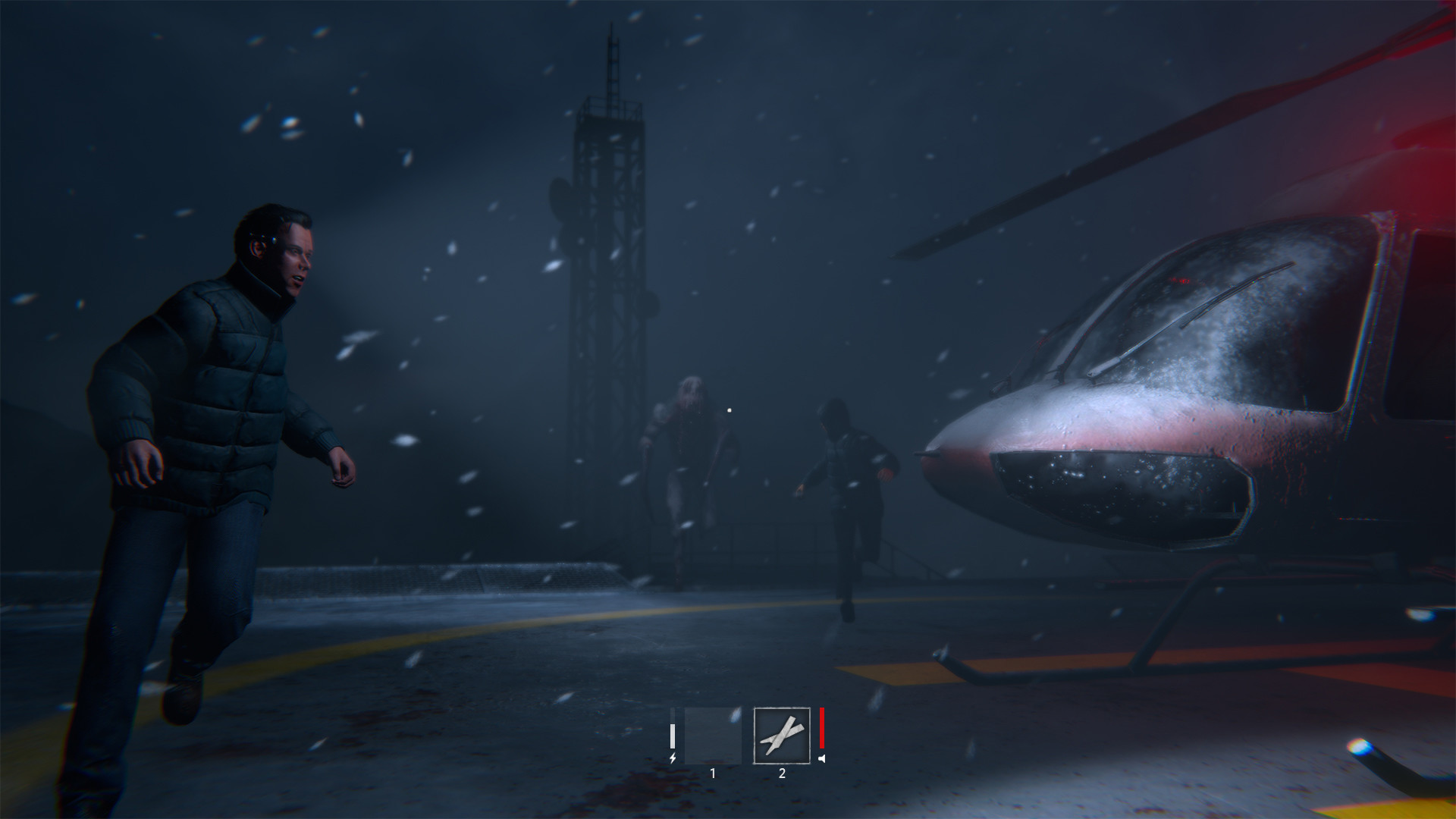The width and height of the screenshot is (1456, 819).
Task: Click the slot 2 label number
Action: (781, 773)
